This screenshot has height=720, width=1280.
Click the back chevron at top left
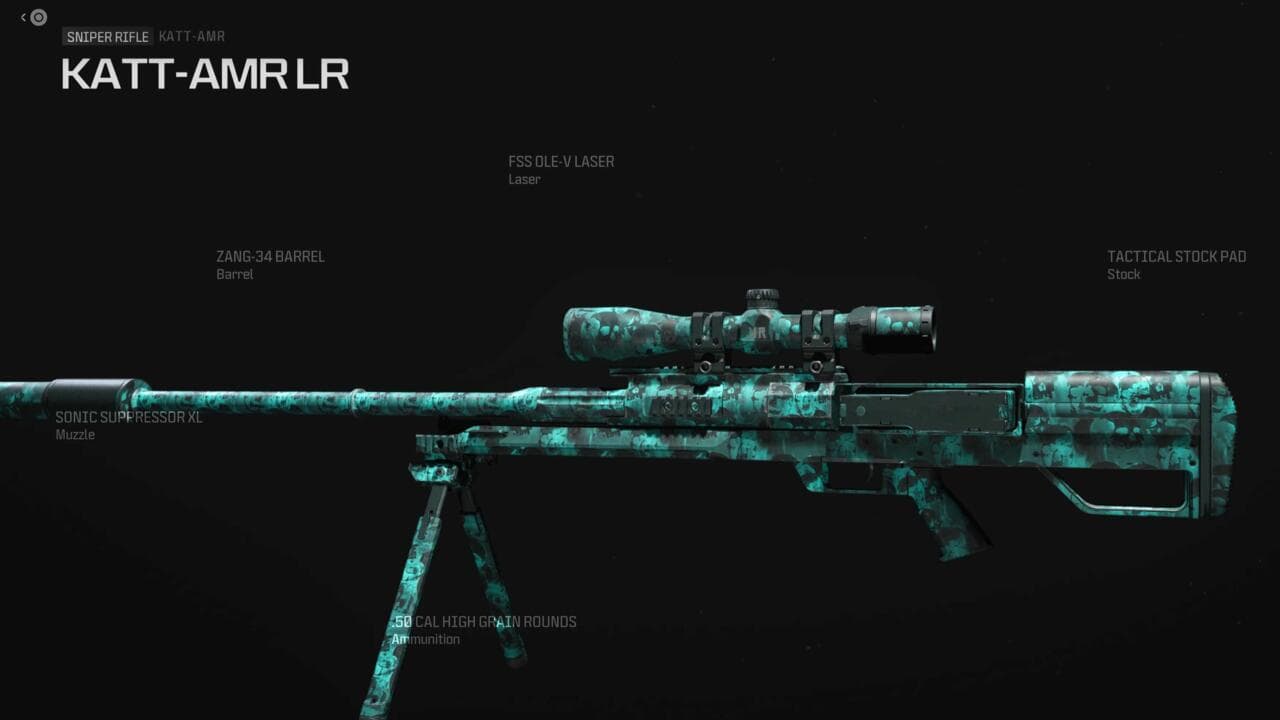(22, 17)
